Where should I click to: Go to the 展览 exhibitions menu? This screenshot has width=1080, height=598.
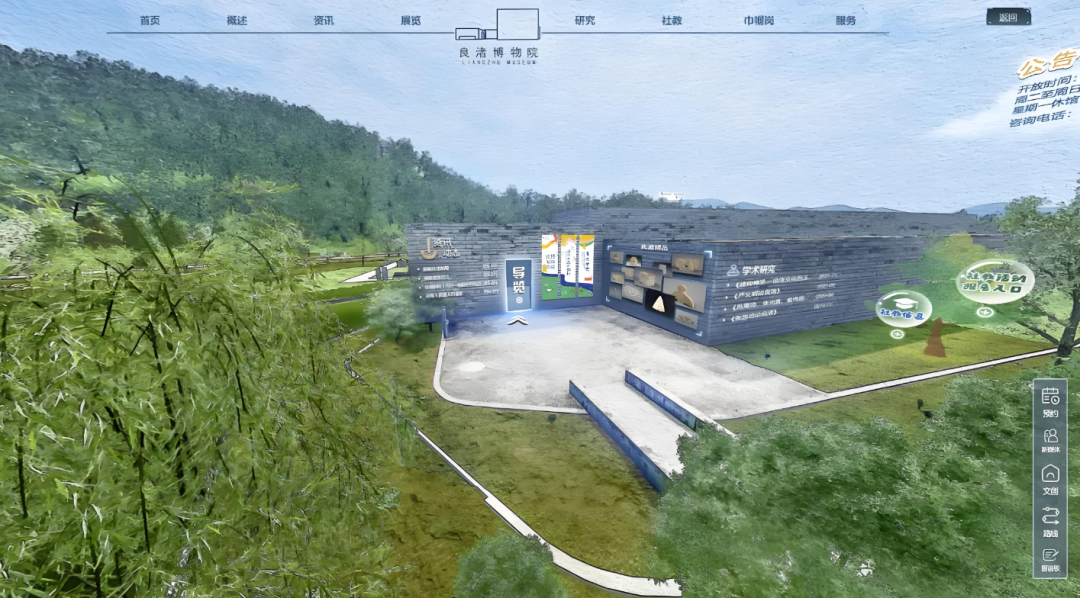(410, 21)
